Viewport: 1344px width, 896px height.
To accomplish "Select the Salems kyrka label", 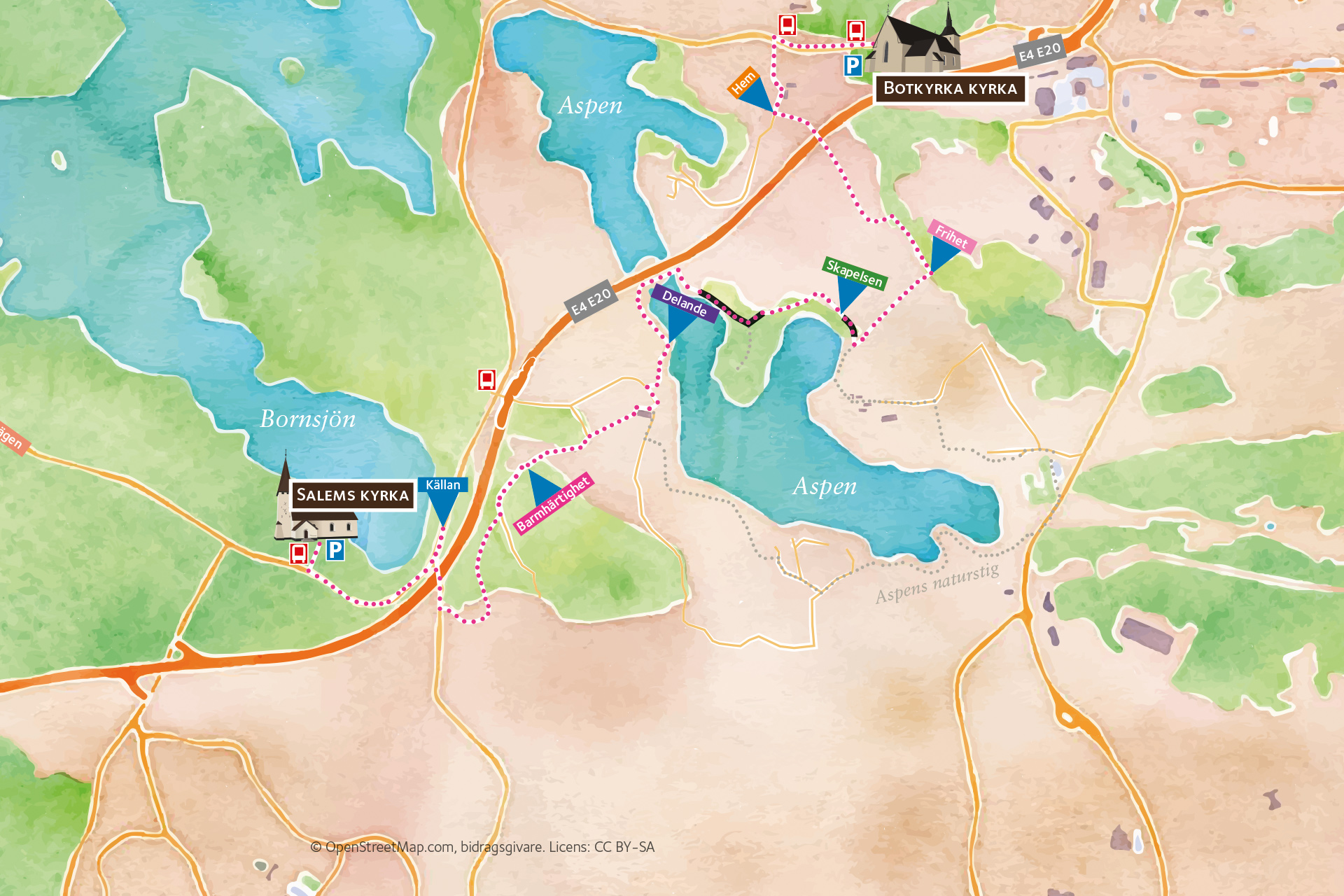I will pos(352,496).
